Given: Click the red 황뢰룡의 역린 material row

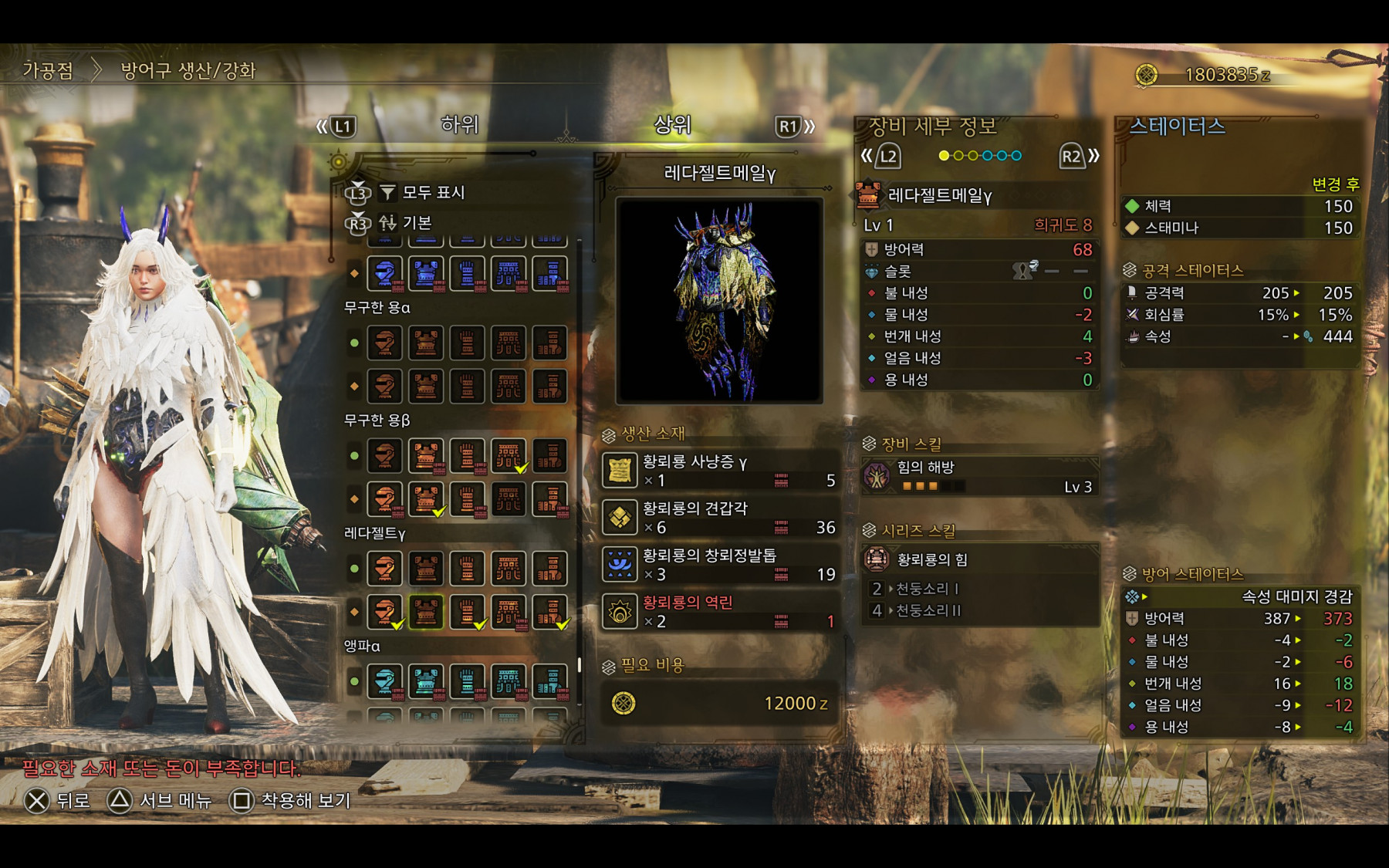Looking at the screenshot, I should click(x=720, y=612).
